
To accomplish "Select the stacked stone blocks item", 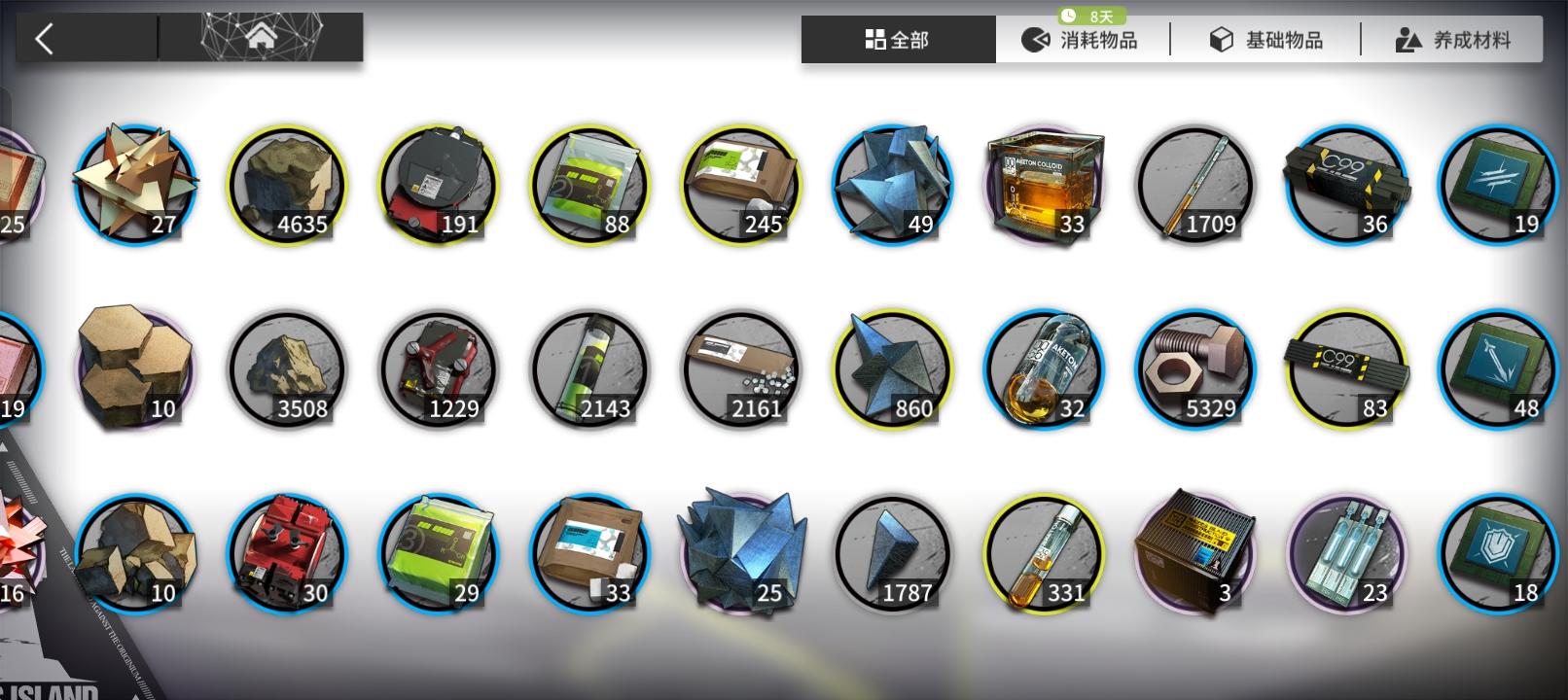I will tap(134, 367).
